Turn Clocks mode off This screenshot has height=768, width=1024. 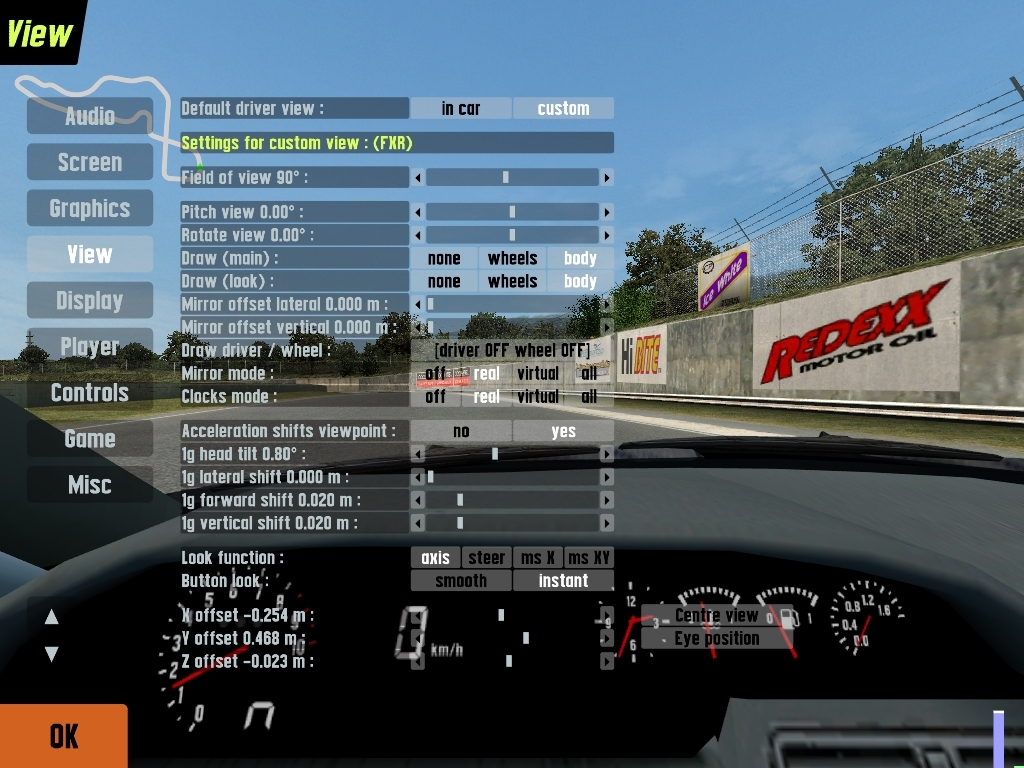[x=436, y=396]
